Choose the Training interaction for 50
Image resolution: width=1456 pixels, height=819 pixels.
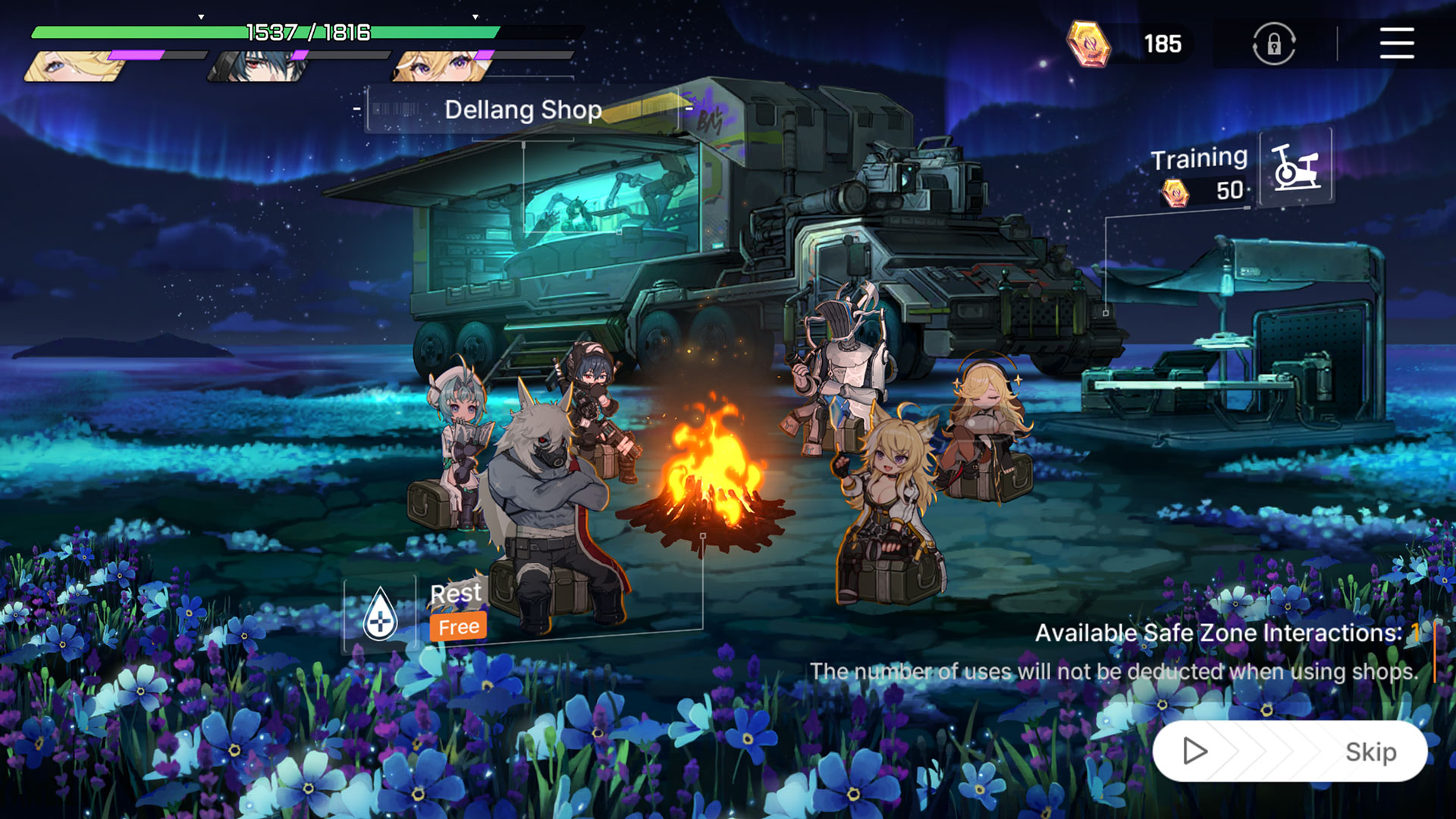[x=1295, y=167]
